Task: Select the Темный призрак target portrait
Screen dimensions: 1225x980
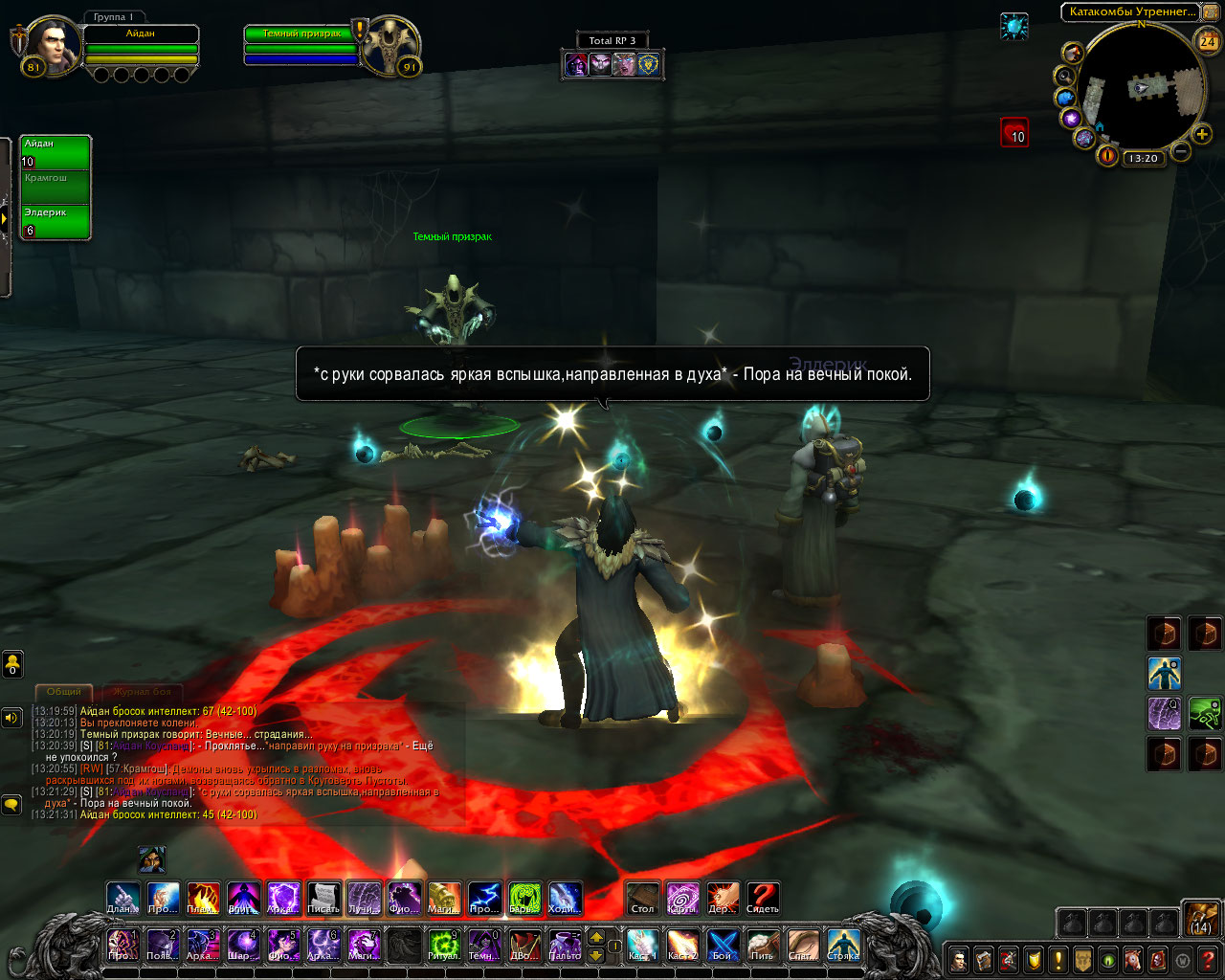Action: pyautogui.click(x=390, y=44)
